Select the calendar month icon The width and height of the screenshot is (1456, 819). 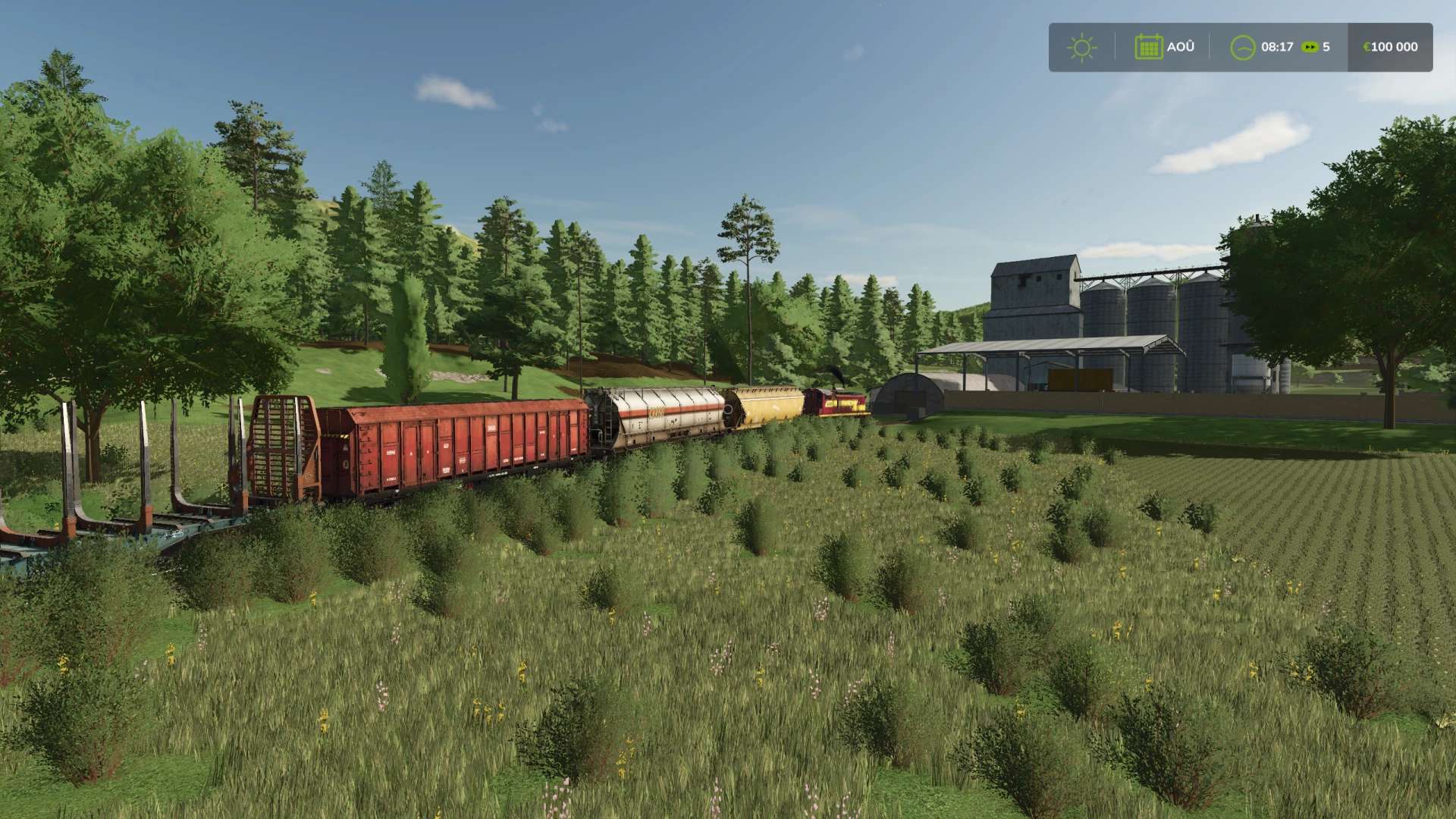[x=1148, y=47]
